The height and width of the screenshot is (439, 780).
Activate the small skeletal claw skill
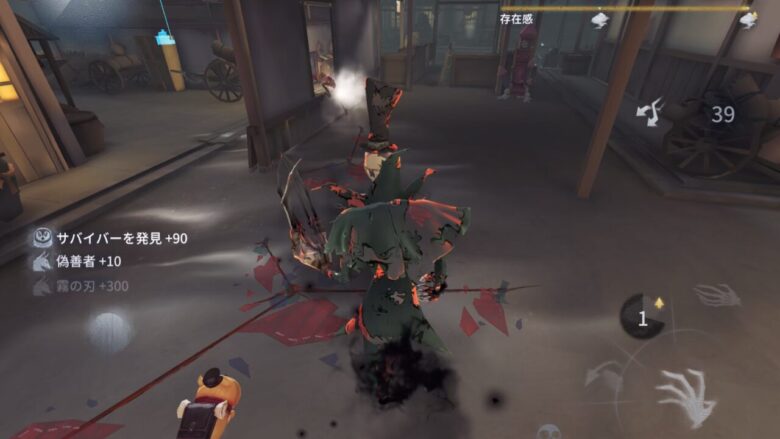716,295
